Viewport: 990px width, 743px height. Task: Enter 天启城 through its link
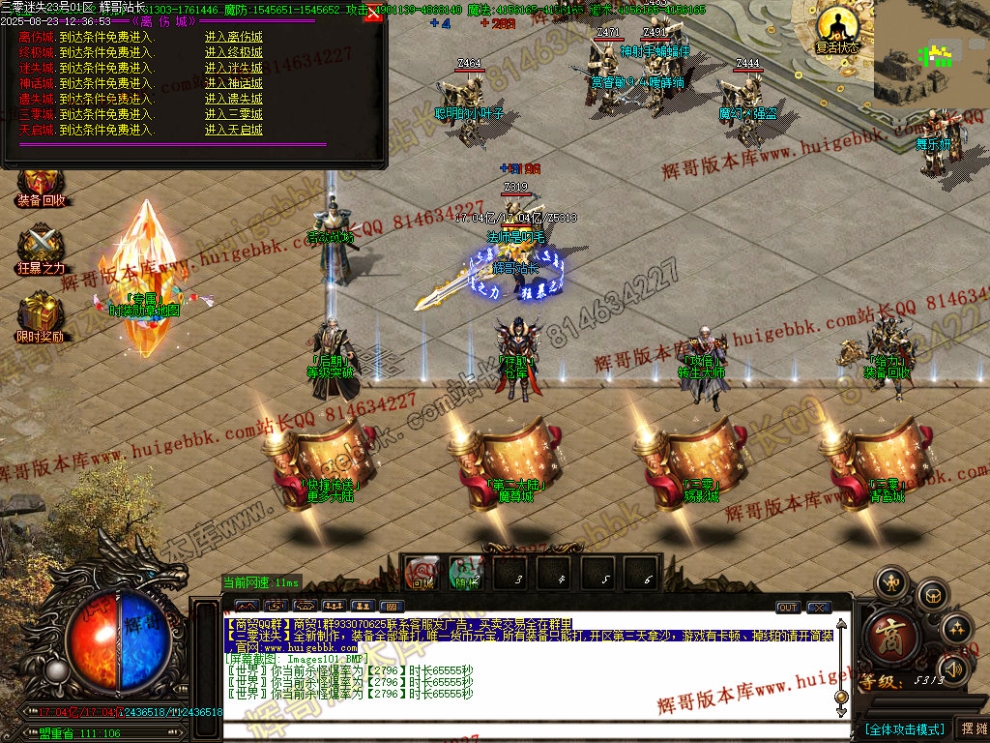coord(234,130)
